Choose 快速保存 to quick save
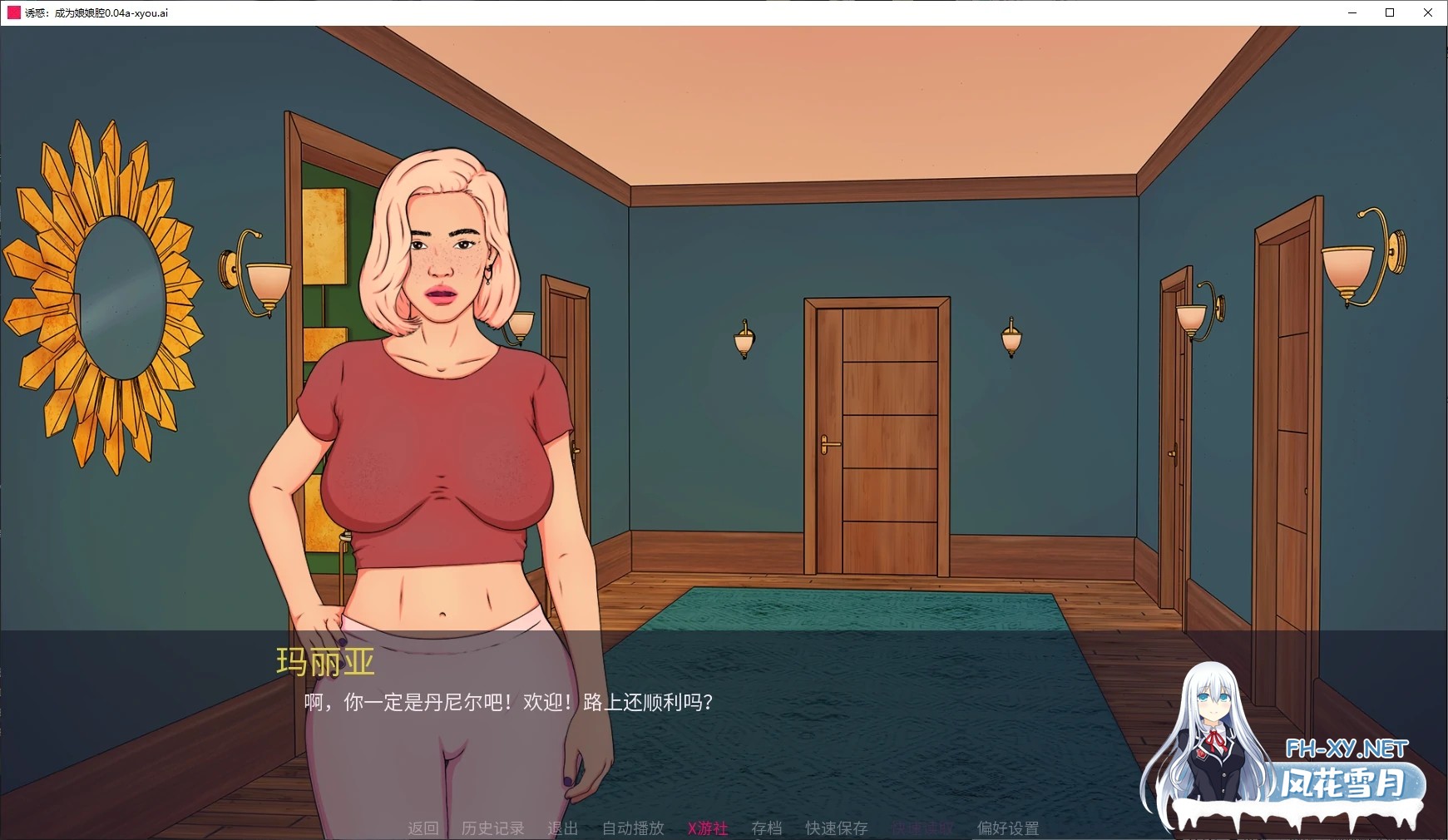The width and height of the screenshot is (1448, 840). [x=836, y=828]
